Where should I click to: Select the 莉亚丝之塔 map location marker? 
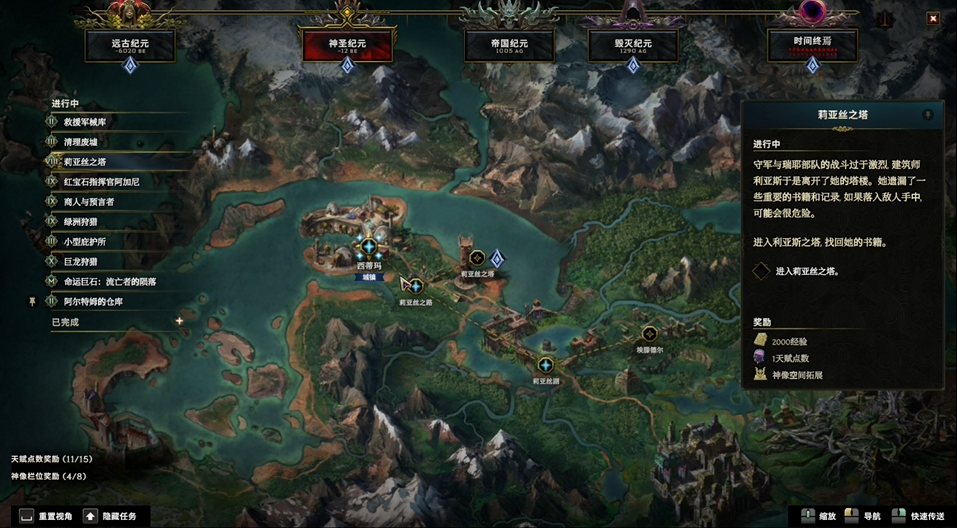[x=477, y=258]
